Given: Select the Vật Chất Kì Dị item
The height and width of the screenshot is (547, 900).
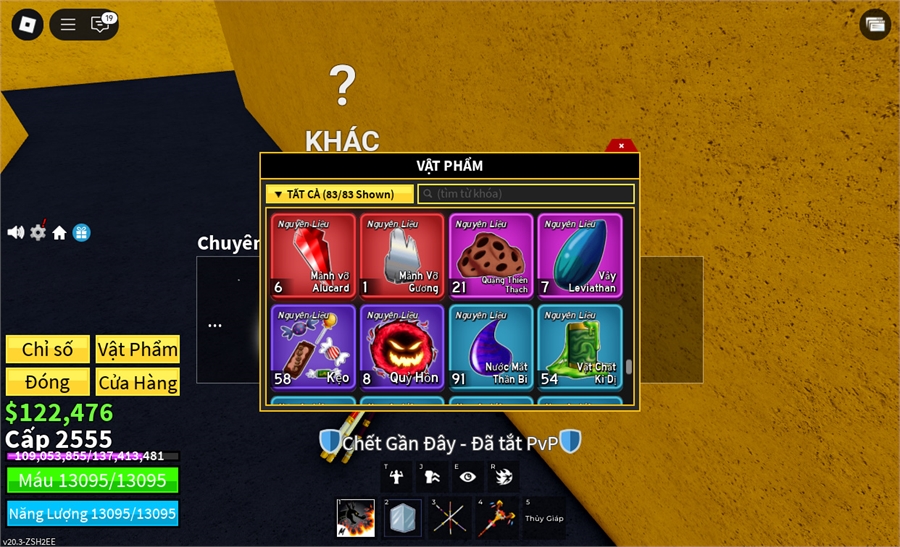Looking at the screenshot, I should click(x=580, y=346).
